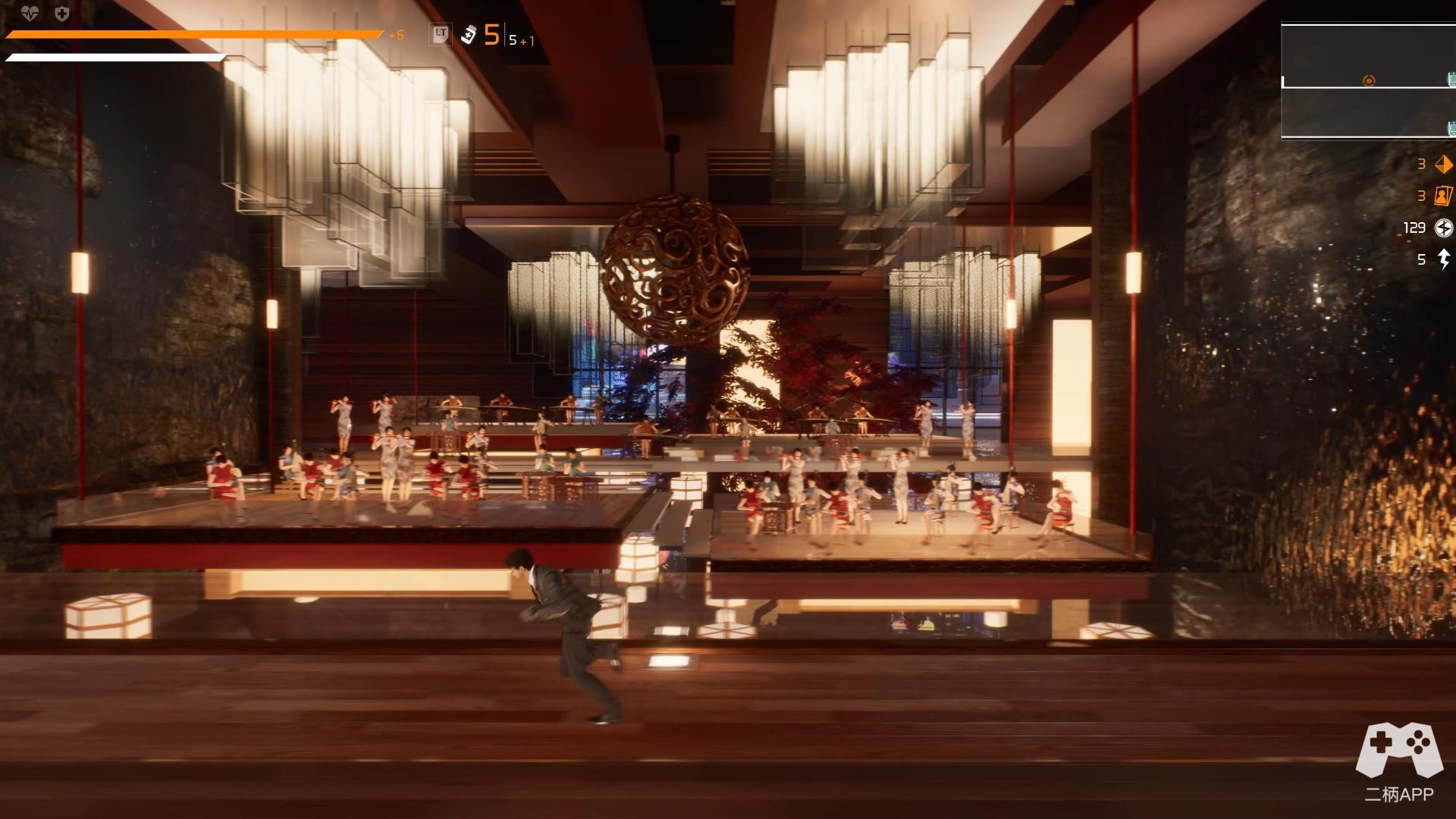Viewport: 1456px width, 819px height.
Task: Click the round lightning coin currency icon
Action: pos(1443,227)
